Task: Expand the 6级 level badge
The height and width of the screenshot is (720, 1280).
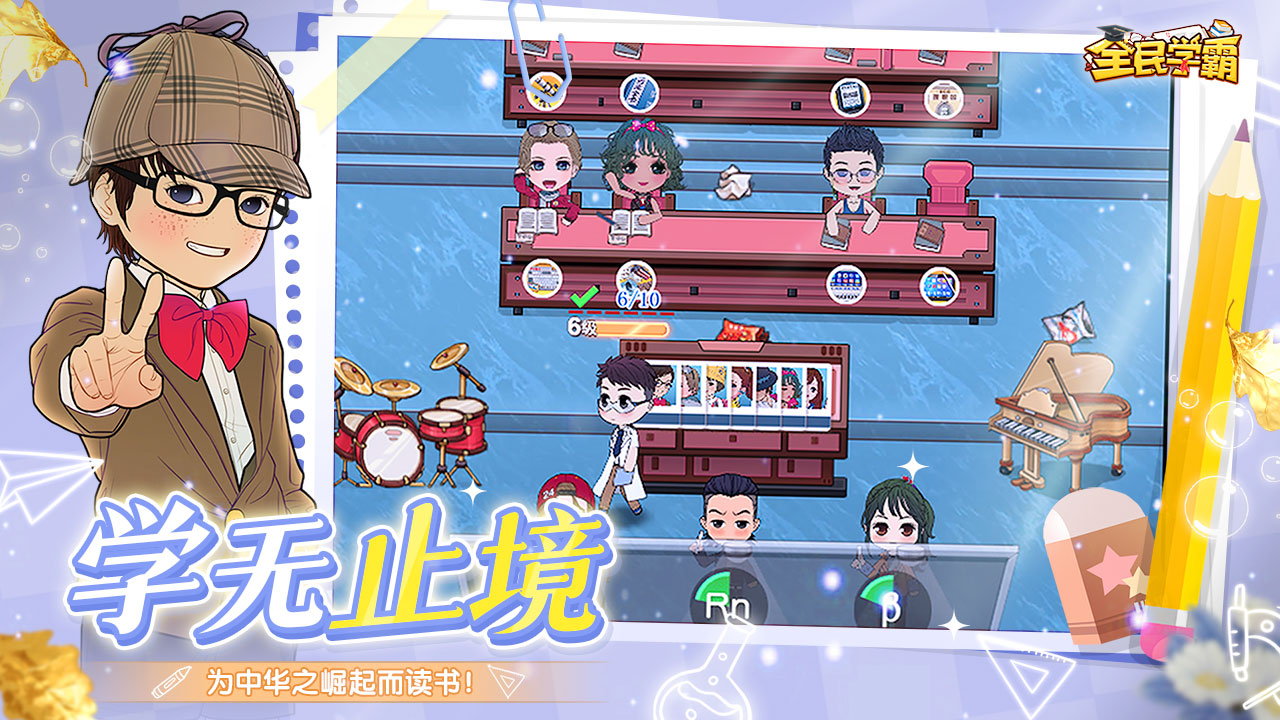Action: tap(578, 327)
